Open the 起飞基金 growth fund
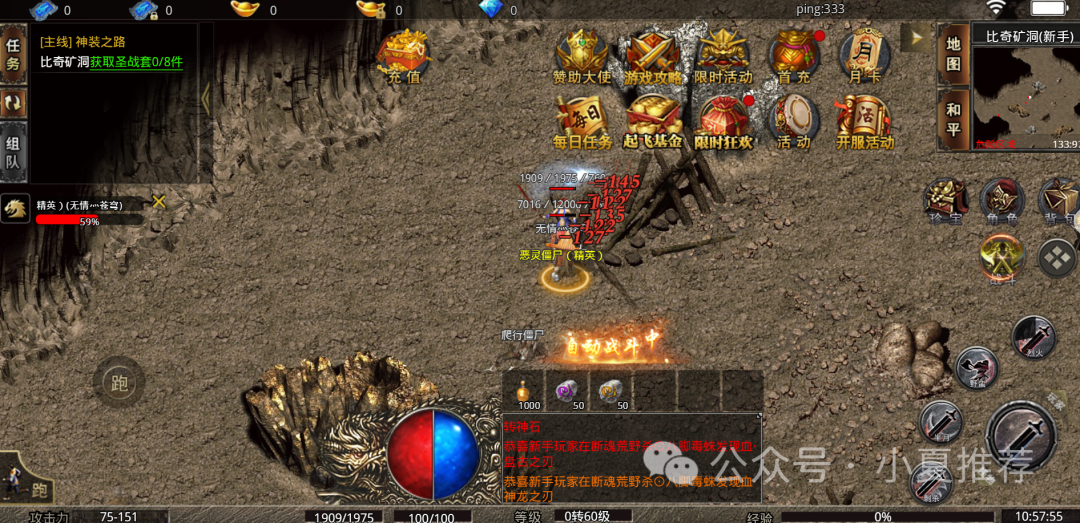 coord(653,122)
